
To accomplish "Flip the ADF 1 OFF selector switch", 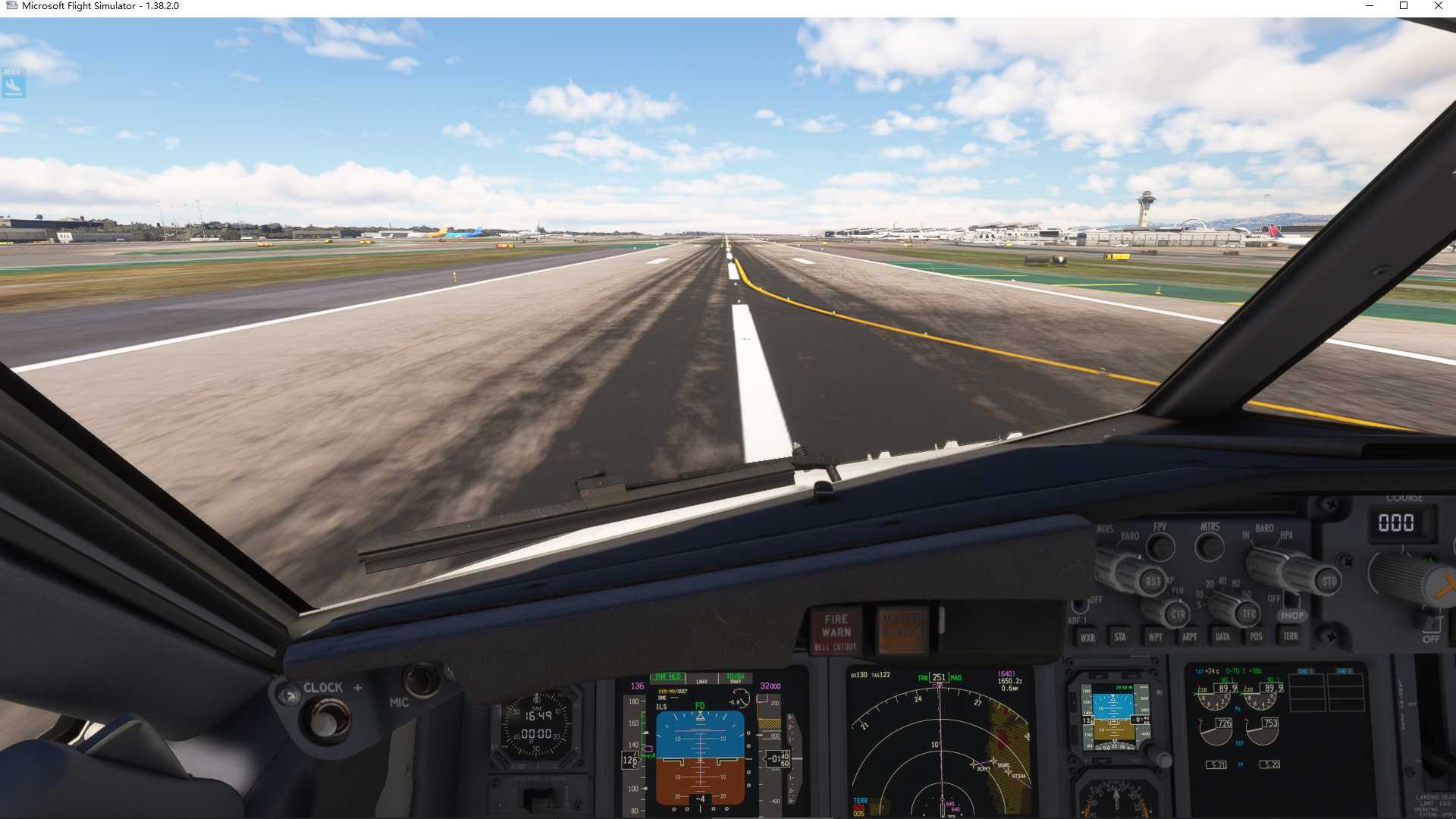I will pyautogui.click(x=1080, y=605).
